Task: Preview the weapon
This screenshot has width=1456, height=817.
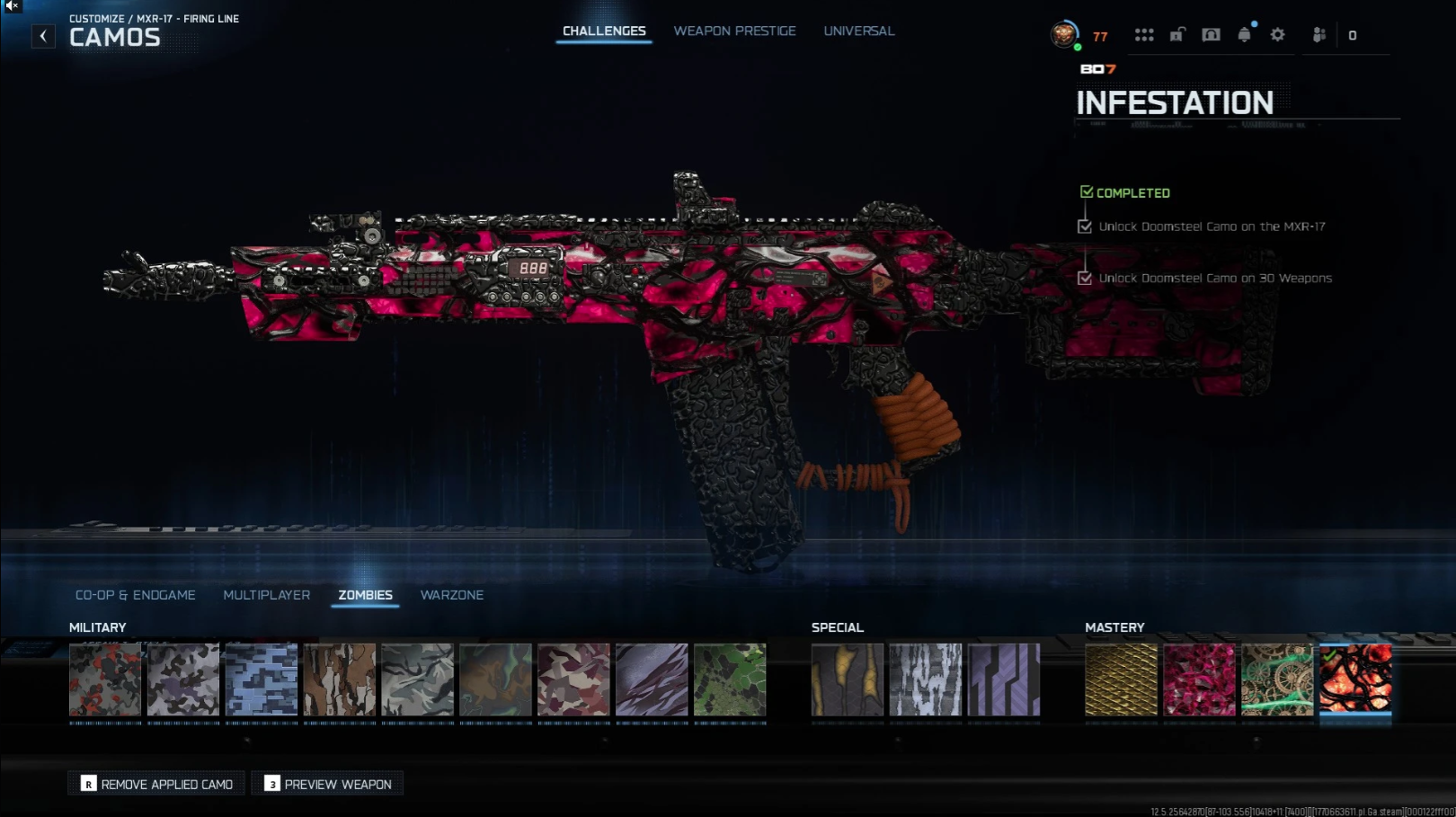Action: tap(328, 784)
